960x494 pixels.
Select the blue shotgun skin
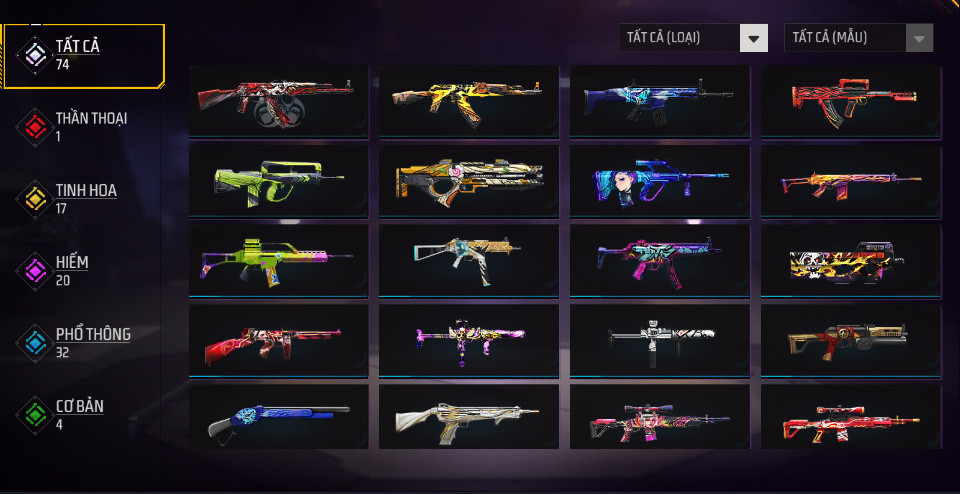pyautogui.click(x=278, y=418)
